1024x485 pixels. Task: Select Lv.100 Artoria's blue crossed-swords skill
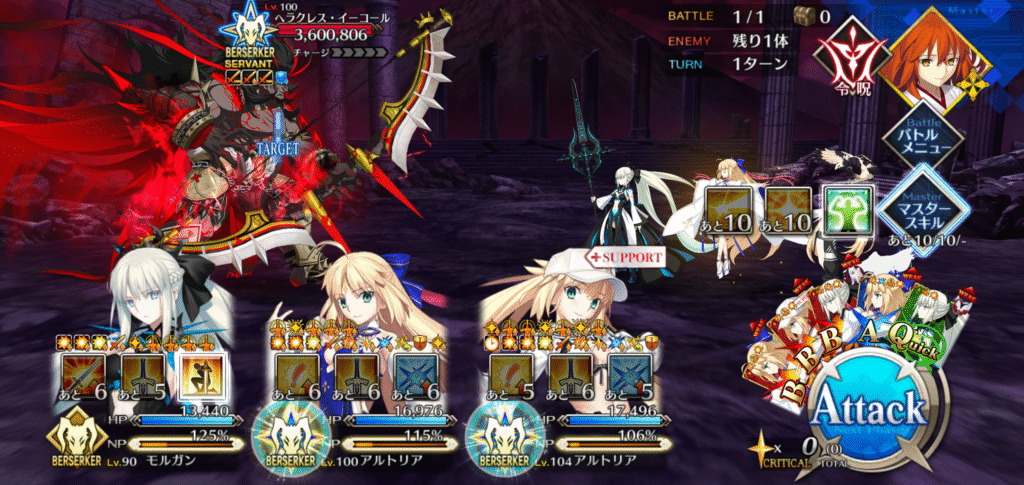[x=415, y=378]
